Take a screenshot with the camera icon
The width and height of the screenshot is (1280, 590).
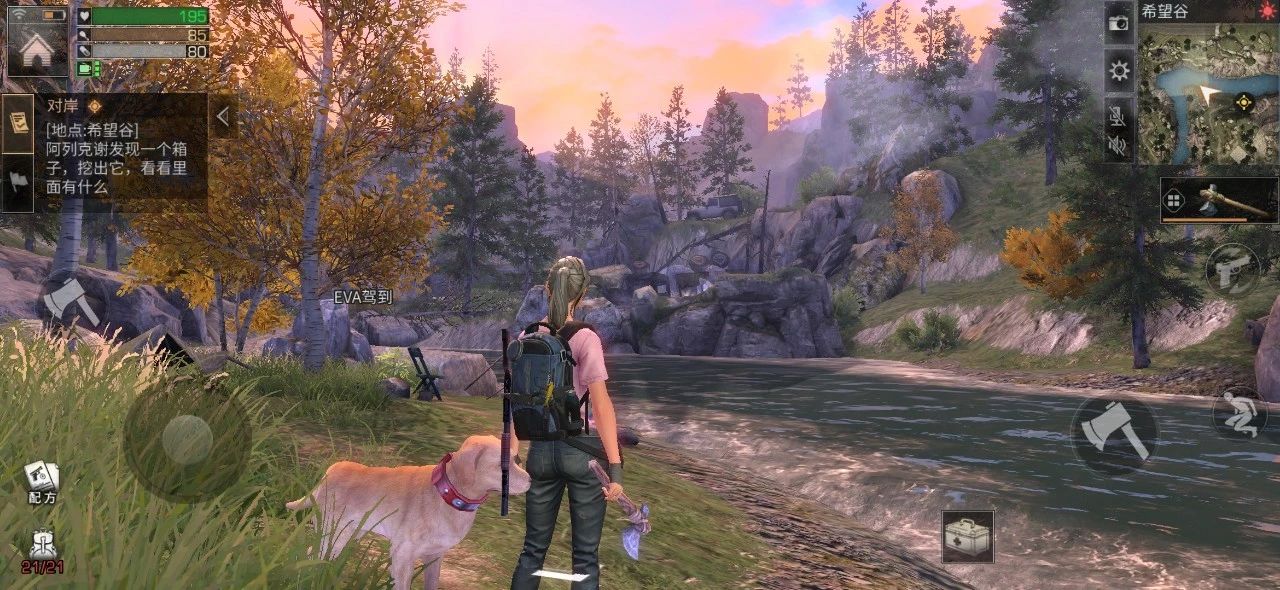pyautogui.click(x=1119, y=22)
